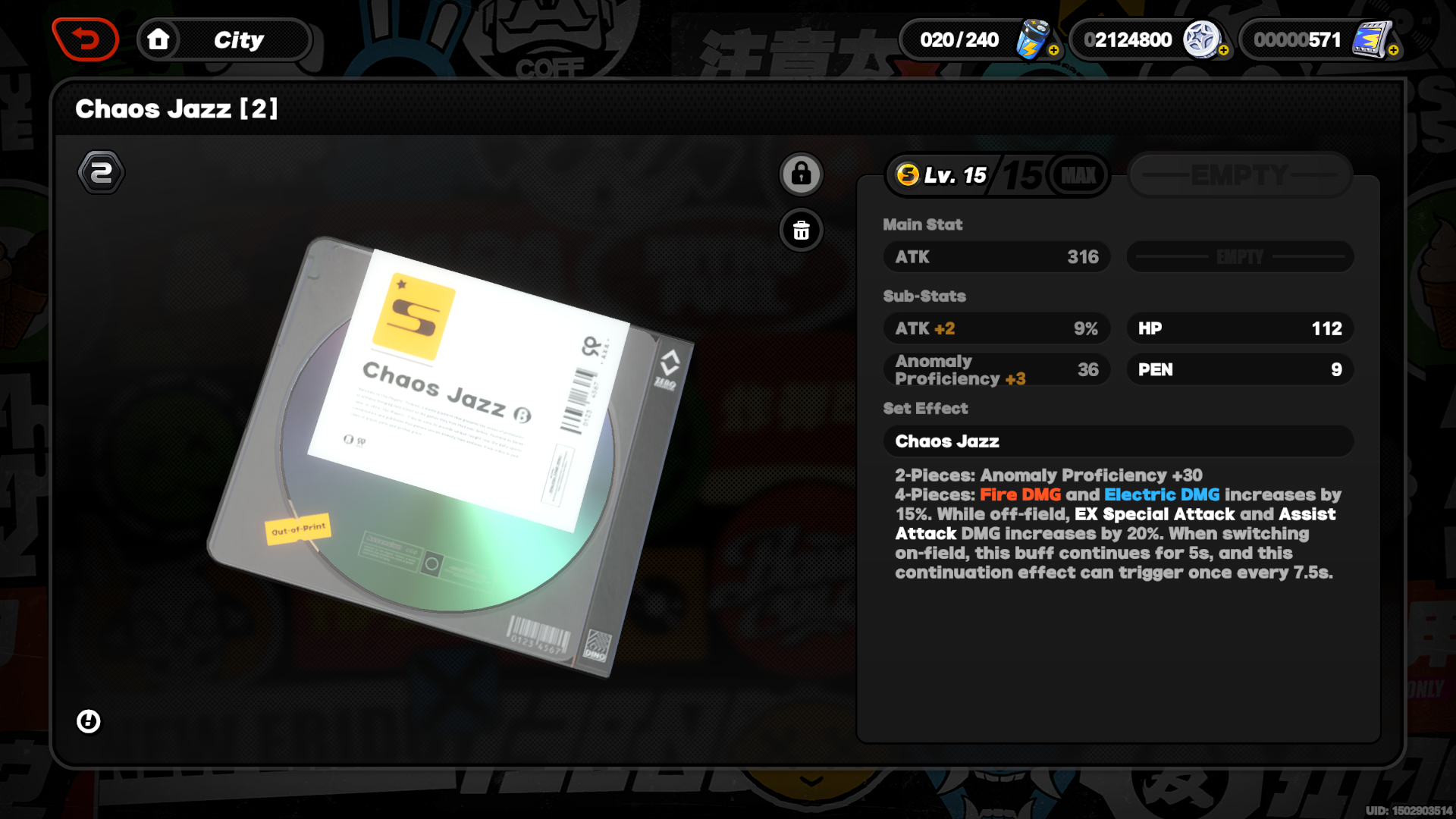Image resolution: width=1456 pixels, height=819 pixels.
Task: Click the back arrow to return
Action: (85, 39)
